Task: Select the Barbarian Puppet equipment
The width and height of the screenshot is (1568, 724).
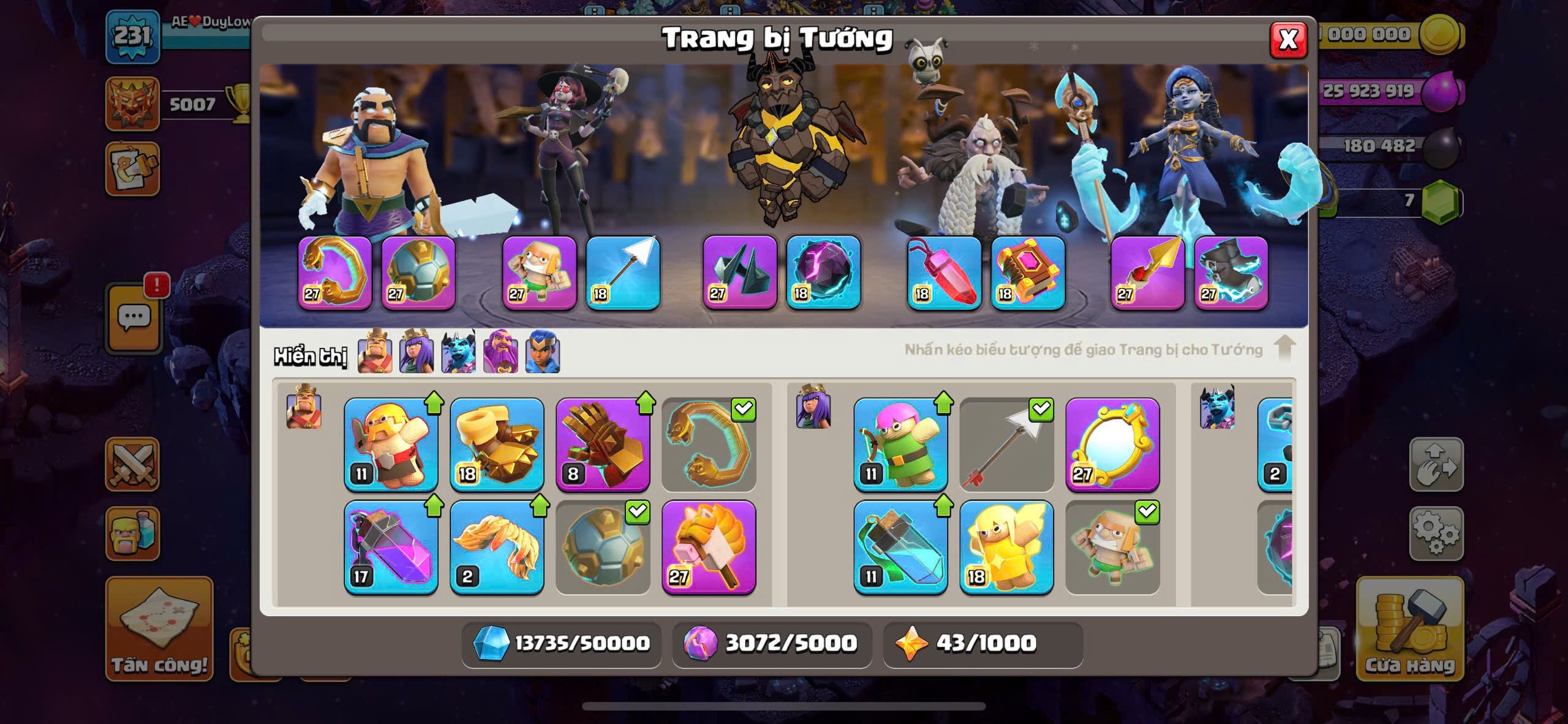Action: tap(391, 445)
